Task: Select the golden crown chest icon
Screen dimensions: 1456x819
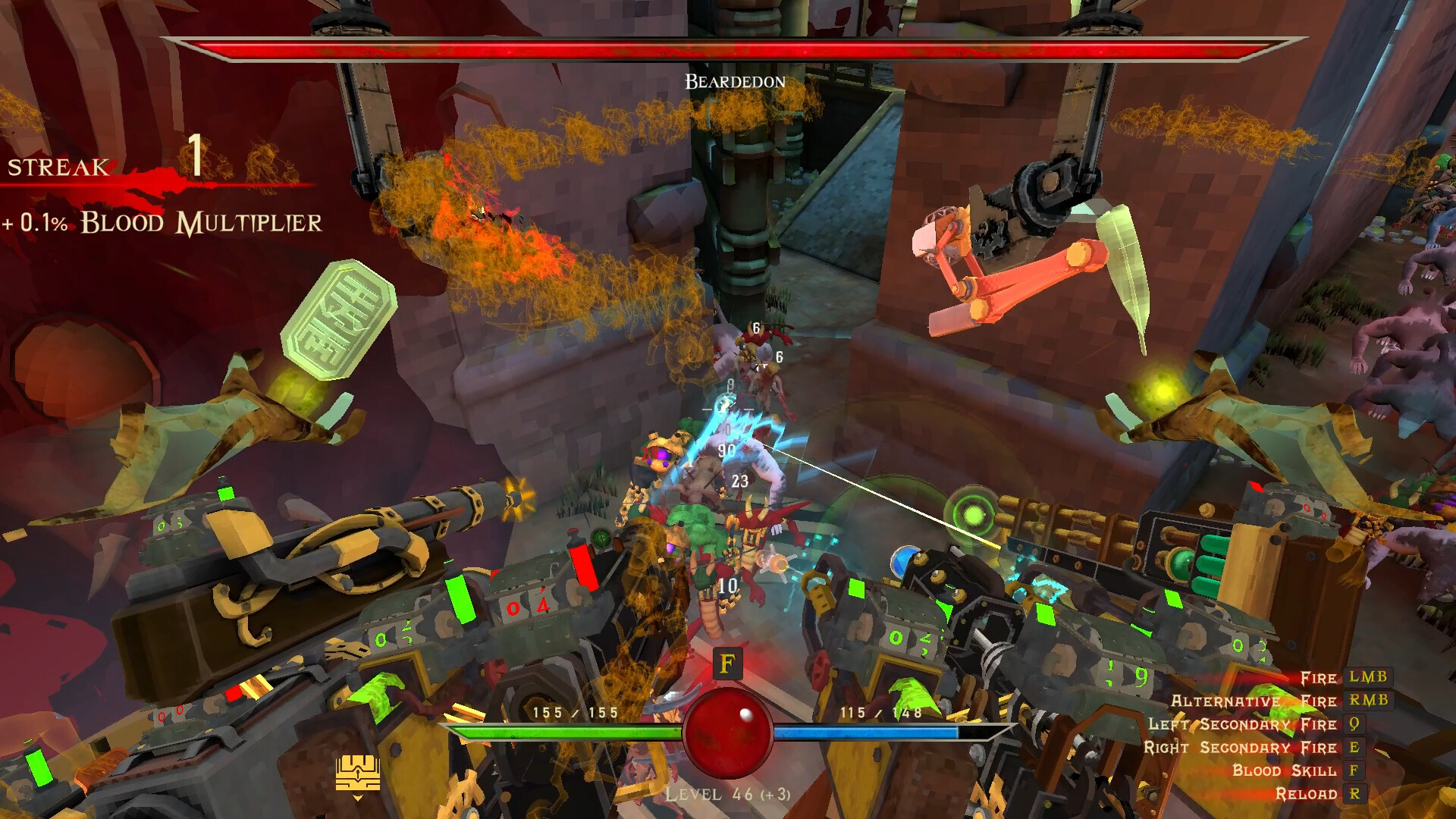Action: 356,773
